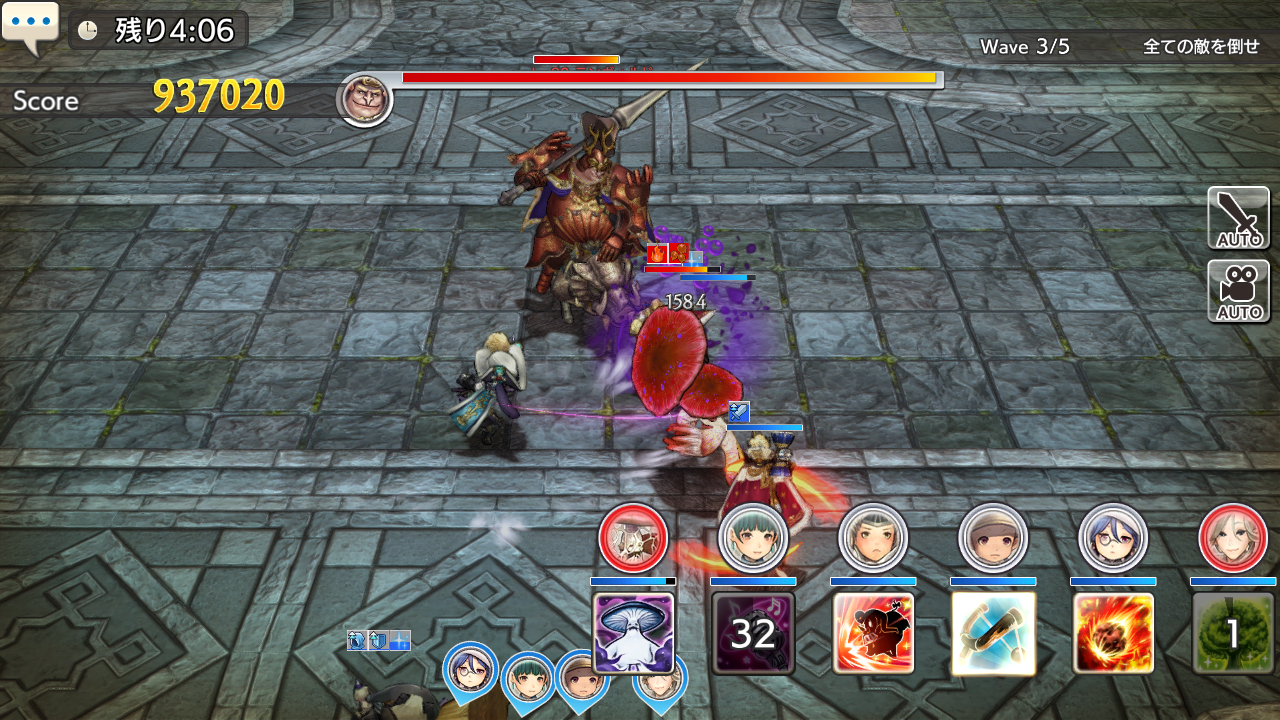Select the red-ringed creature portrait above mushroom skill
Screen dimensions: 1280x720
tap(633, 538)
